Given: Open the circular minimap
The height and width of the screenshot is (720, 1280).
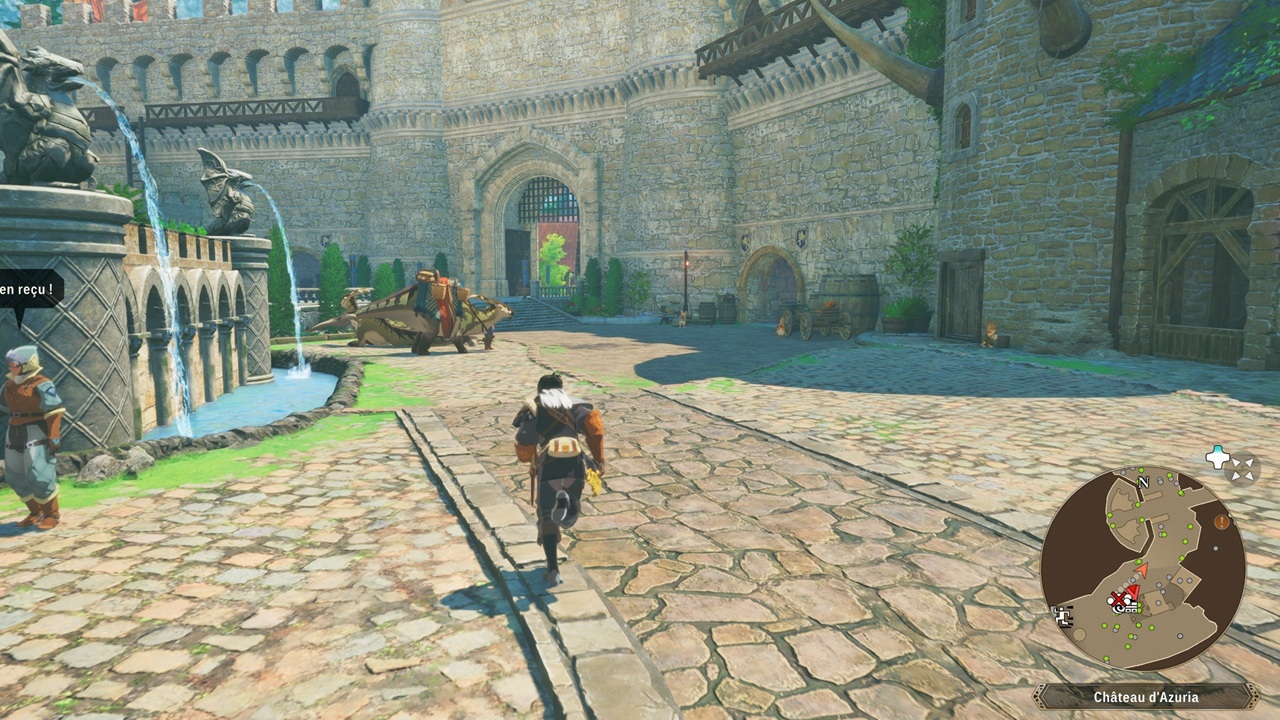Looking at the screenshot, I should (x=1142, y=568).
